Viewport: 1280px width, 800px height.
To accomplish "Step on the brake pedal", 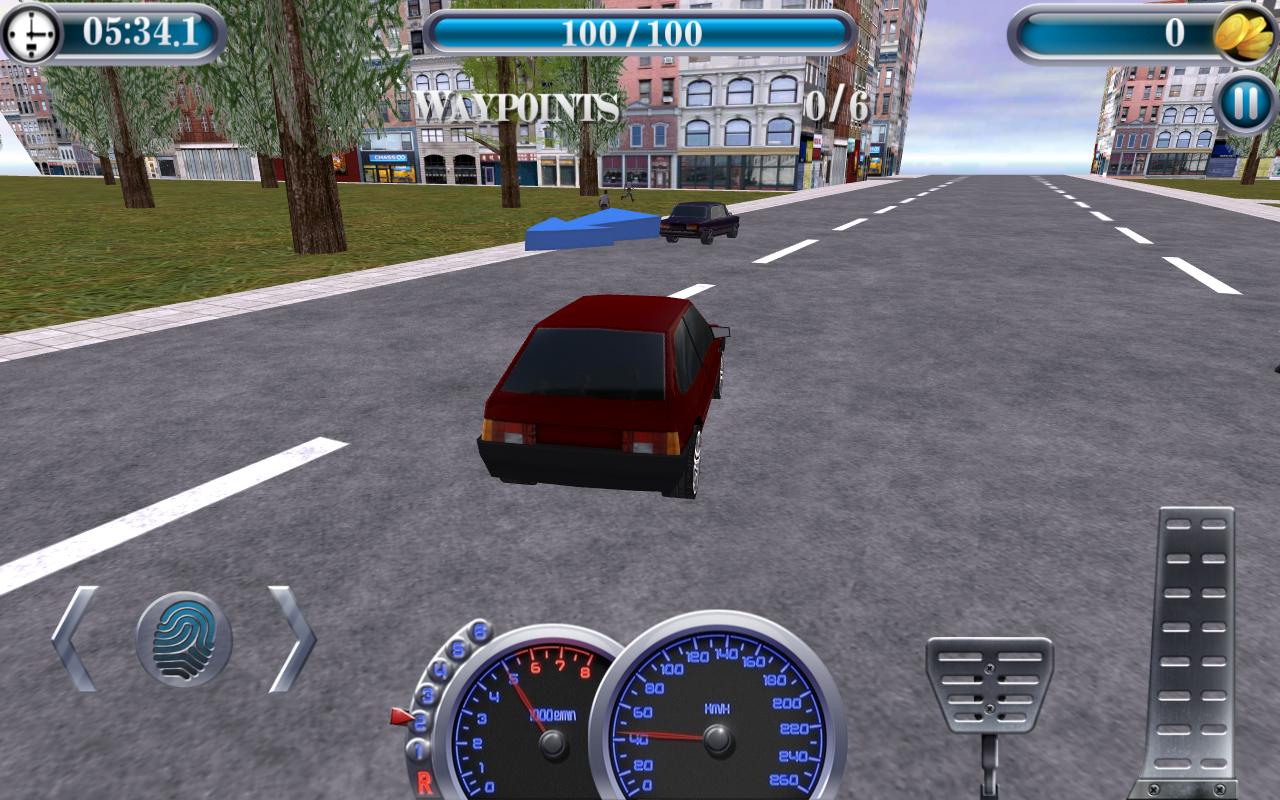I will point(989,684).
